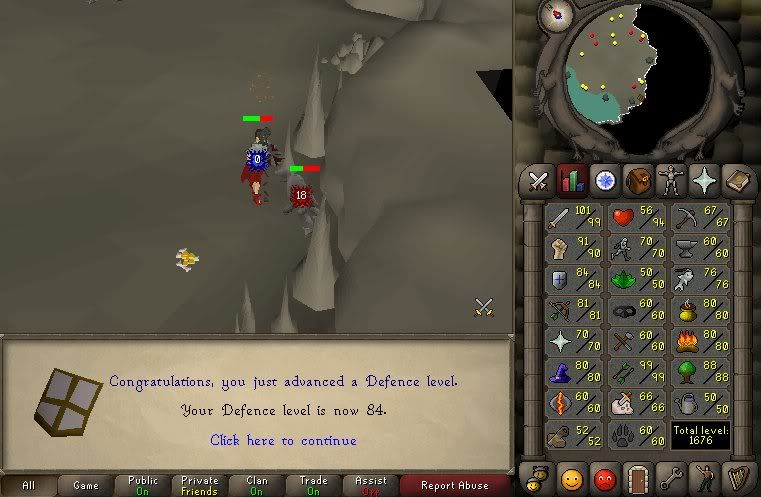The image size is (761, 497).
Task: Show the Game messages chat tab
Action: click(x=86, y=485)
